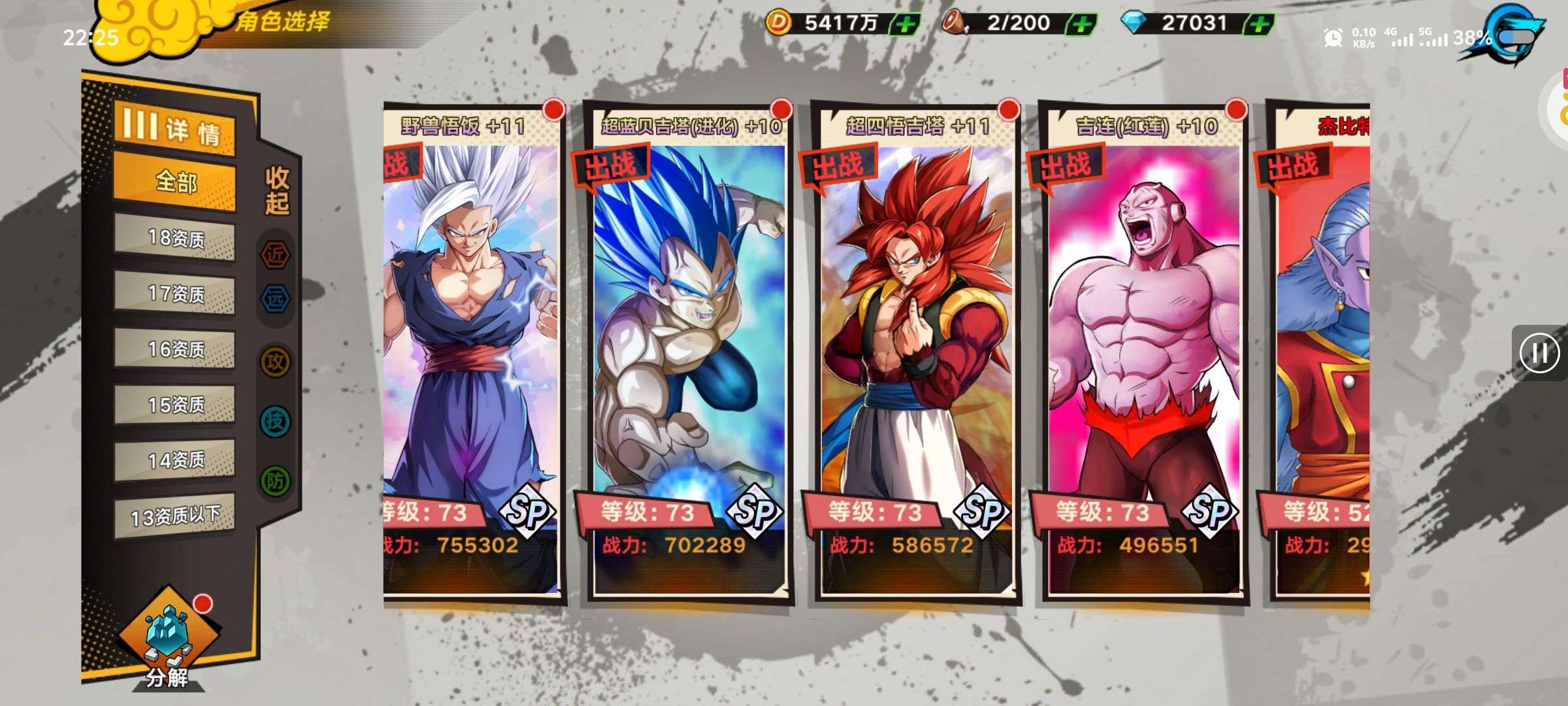Select the 14资质 filter
The image size is (1568, 706).
point(174,461)
